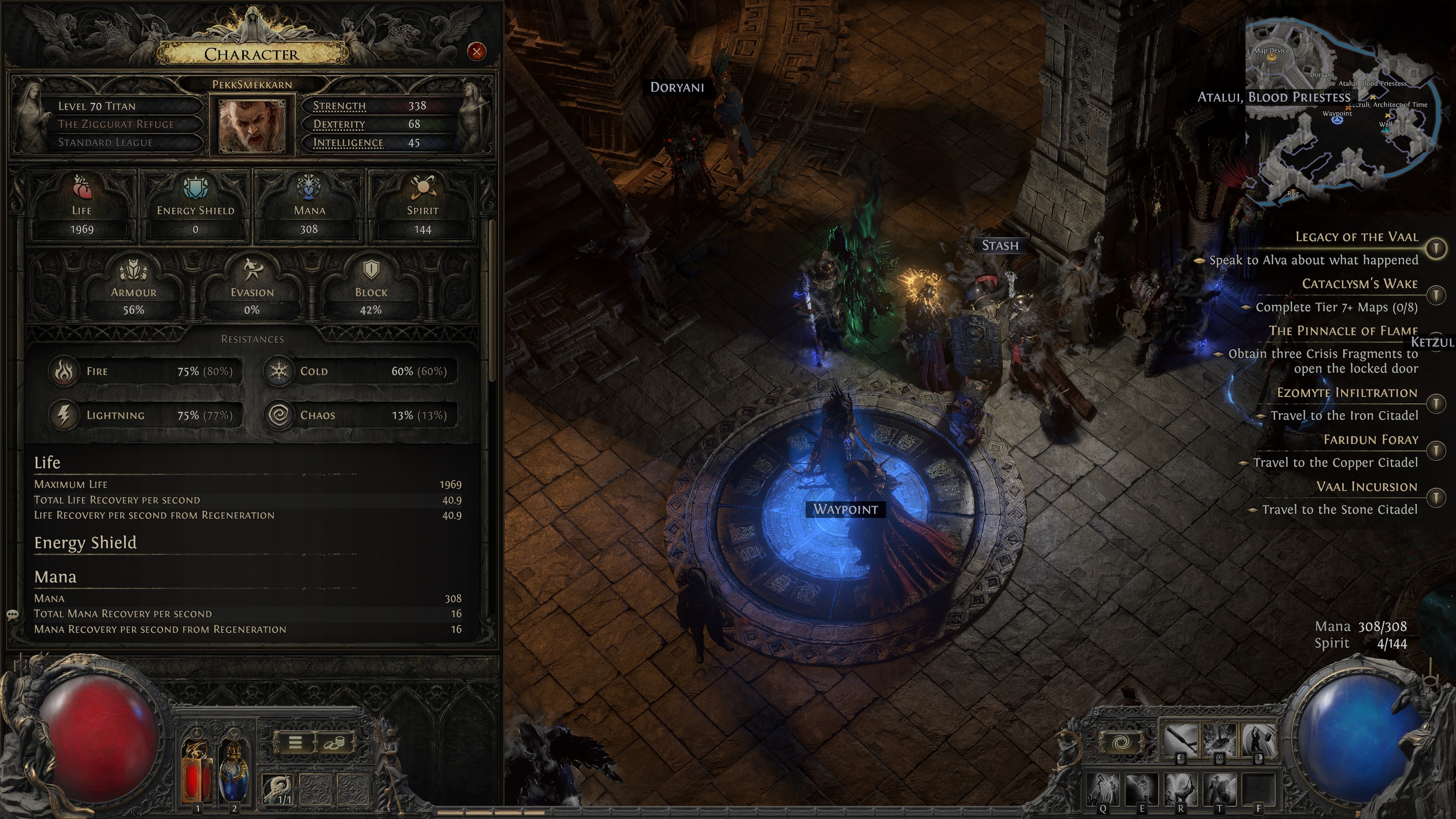The image size is (1456, 819).
Task: Close the Character panel
Action: tap(477, 52)
